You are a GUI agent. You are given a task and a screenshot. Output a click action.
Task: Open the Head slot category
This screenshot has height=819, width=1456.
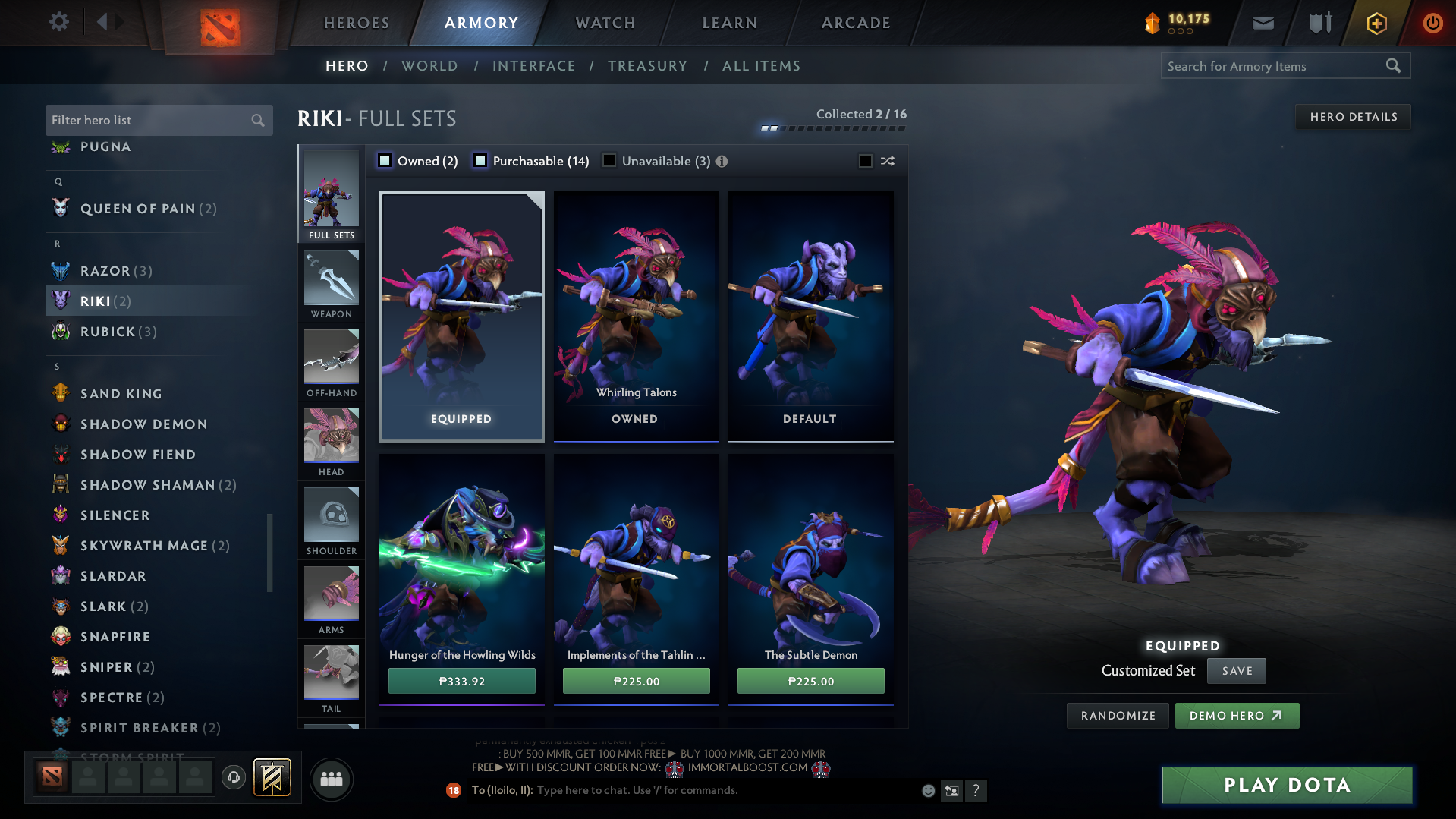pos(331,443)
